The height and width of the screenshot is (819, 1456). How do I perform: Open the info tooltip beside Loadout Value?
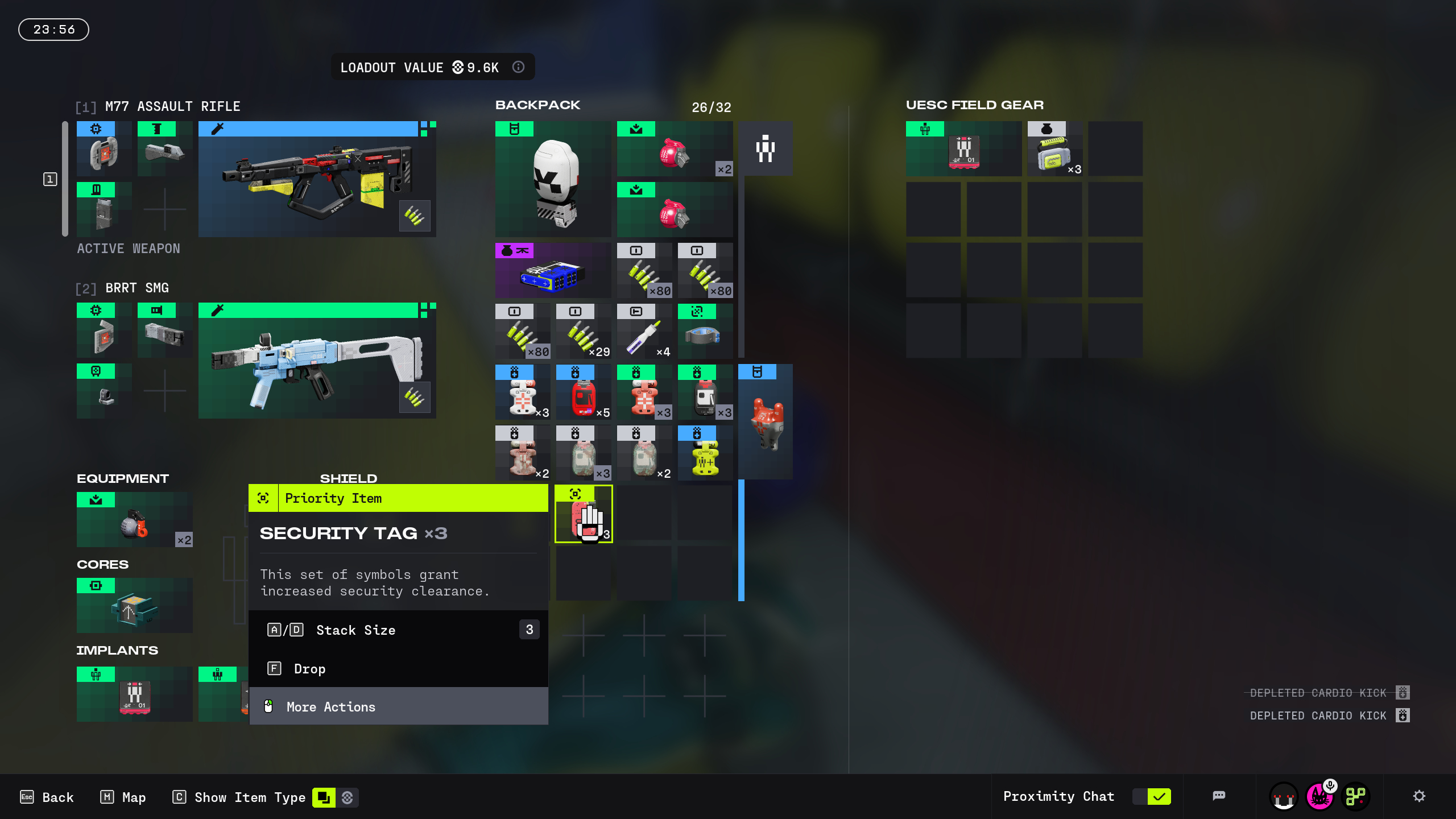pos(518,67)
